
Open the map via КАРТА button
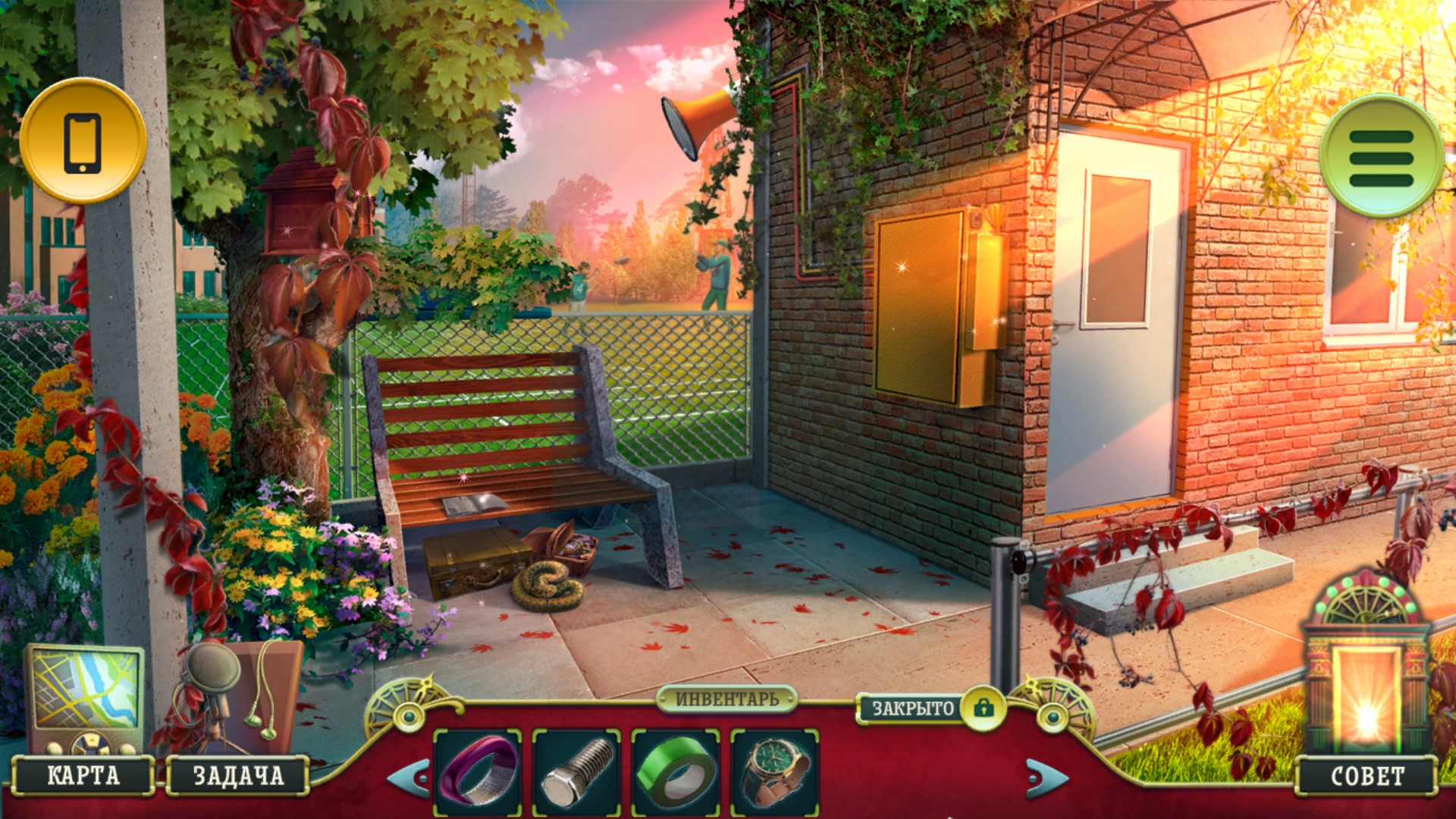point(83,775)
